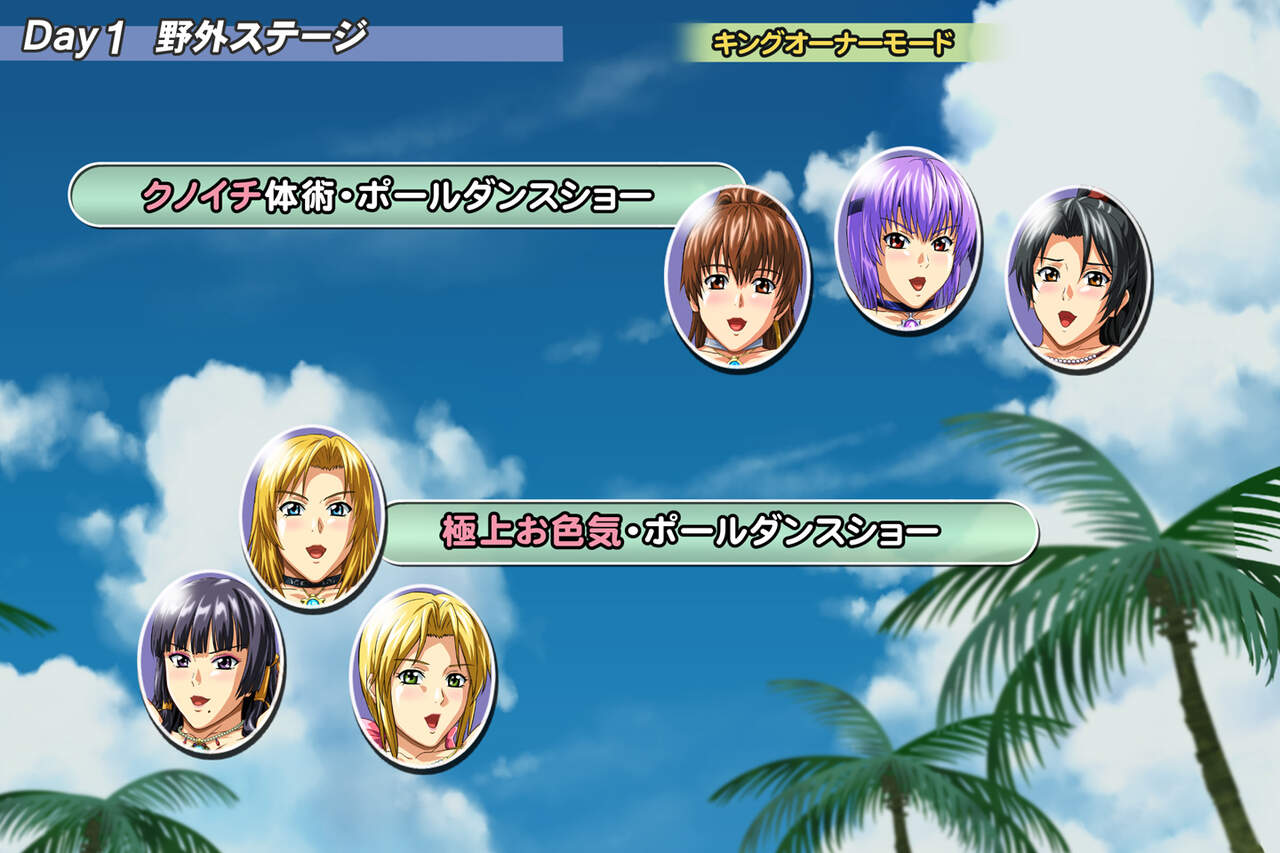Select the brown-haired girl portrait
Image resolution: width=1280 pixels, height=853 pixels.
tap(737, 277)
